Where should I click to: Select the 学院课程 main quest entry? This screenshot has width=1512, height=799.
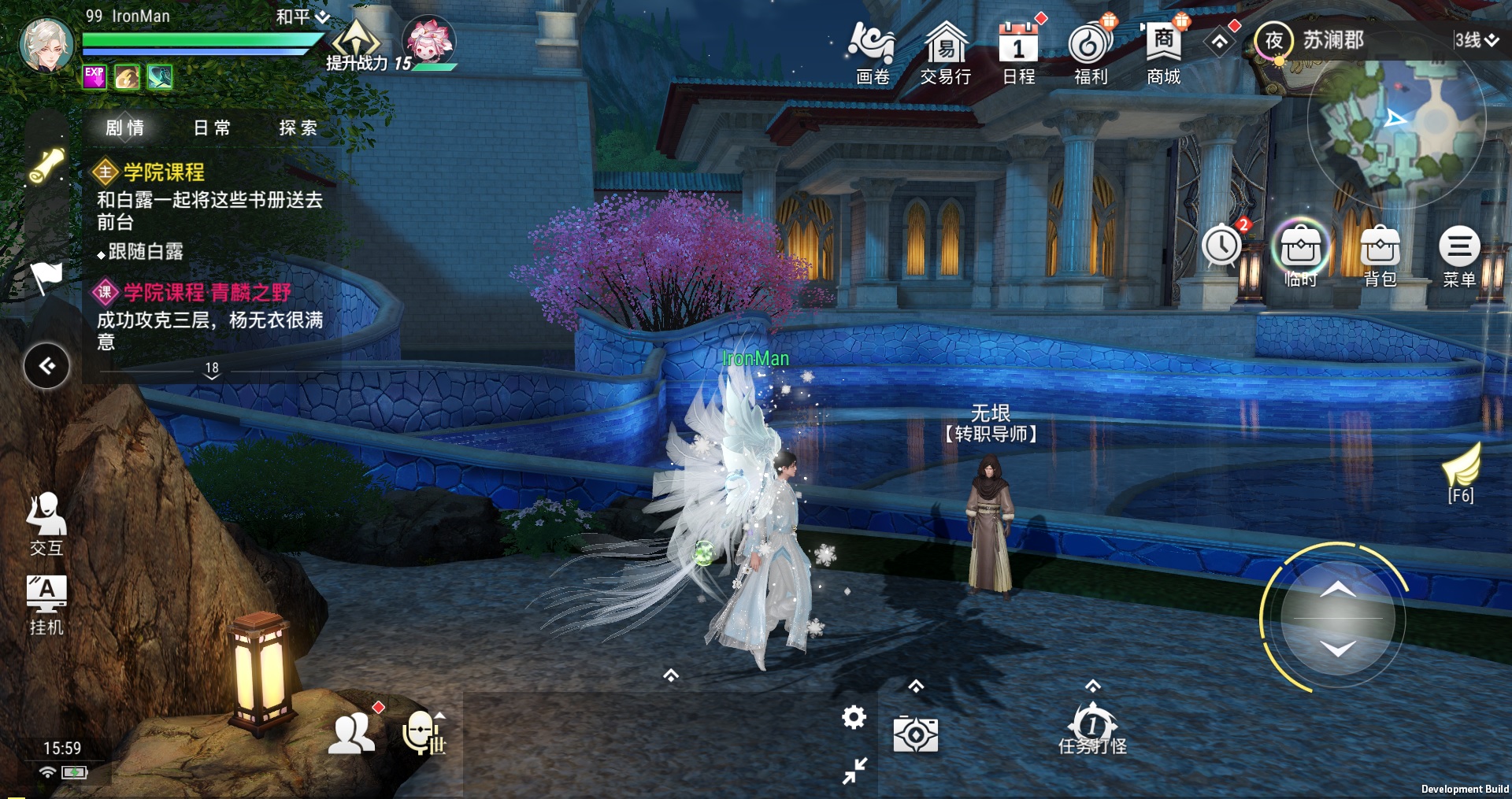click(164, 172)
